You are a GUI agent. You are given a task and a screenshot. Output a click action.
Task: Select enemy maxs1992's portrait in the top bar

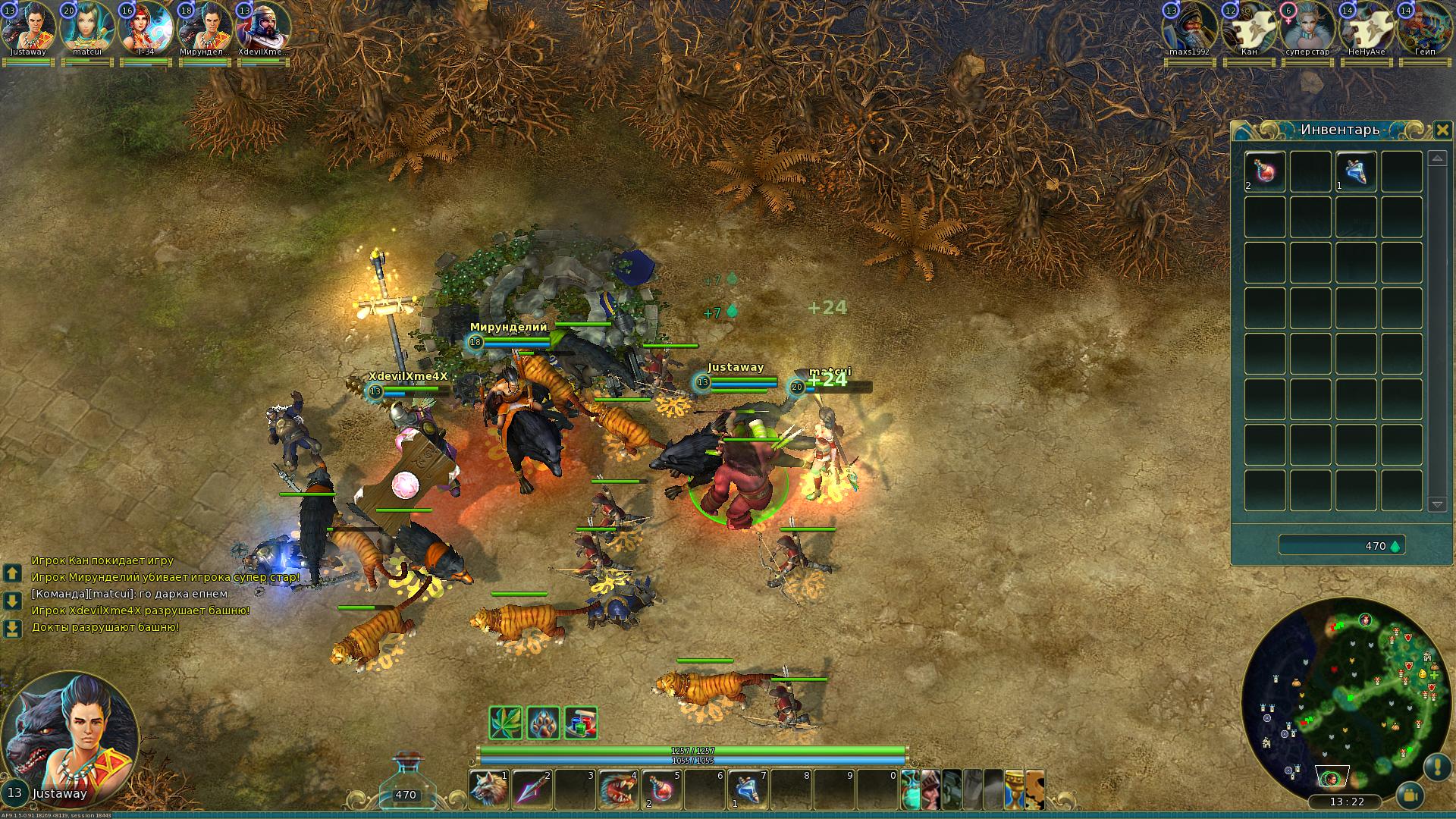1189,27
